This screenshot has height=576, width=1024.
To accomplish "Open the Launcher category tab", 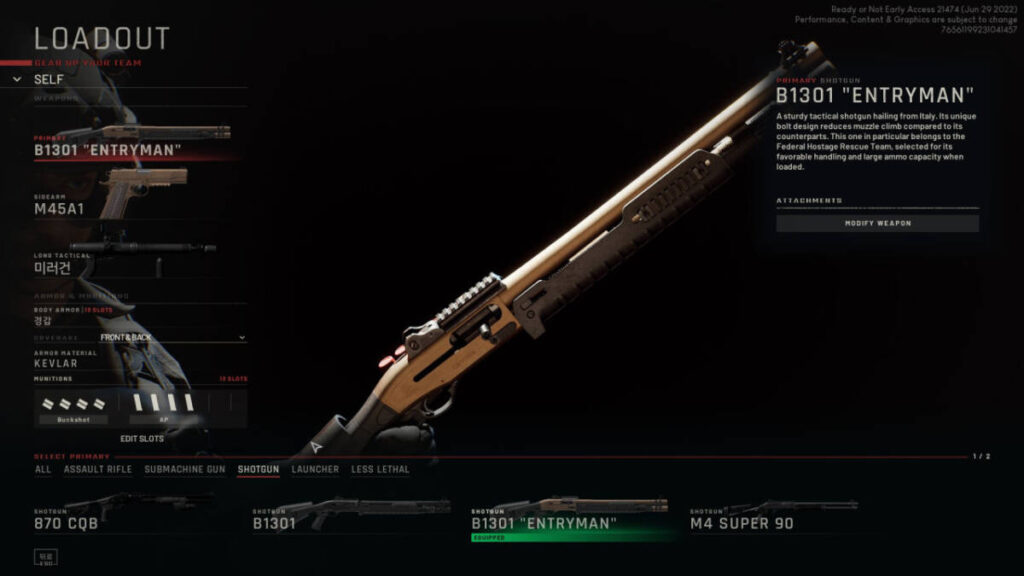I will (x=315, y=469).
